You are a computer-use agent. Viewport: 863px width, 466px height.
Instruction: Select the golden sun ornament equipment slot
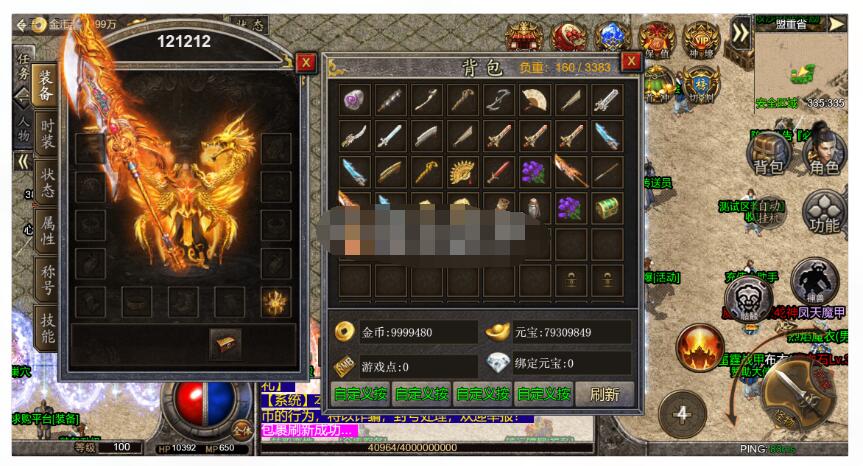click(x=275, y=301)
